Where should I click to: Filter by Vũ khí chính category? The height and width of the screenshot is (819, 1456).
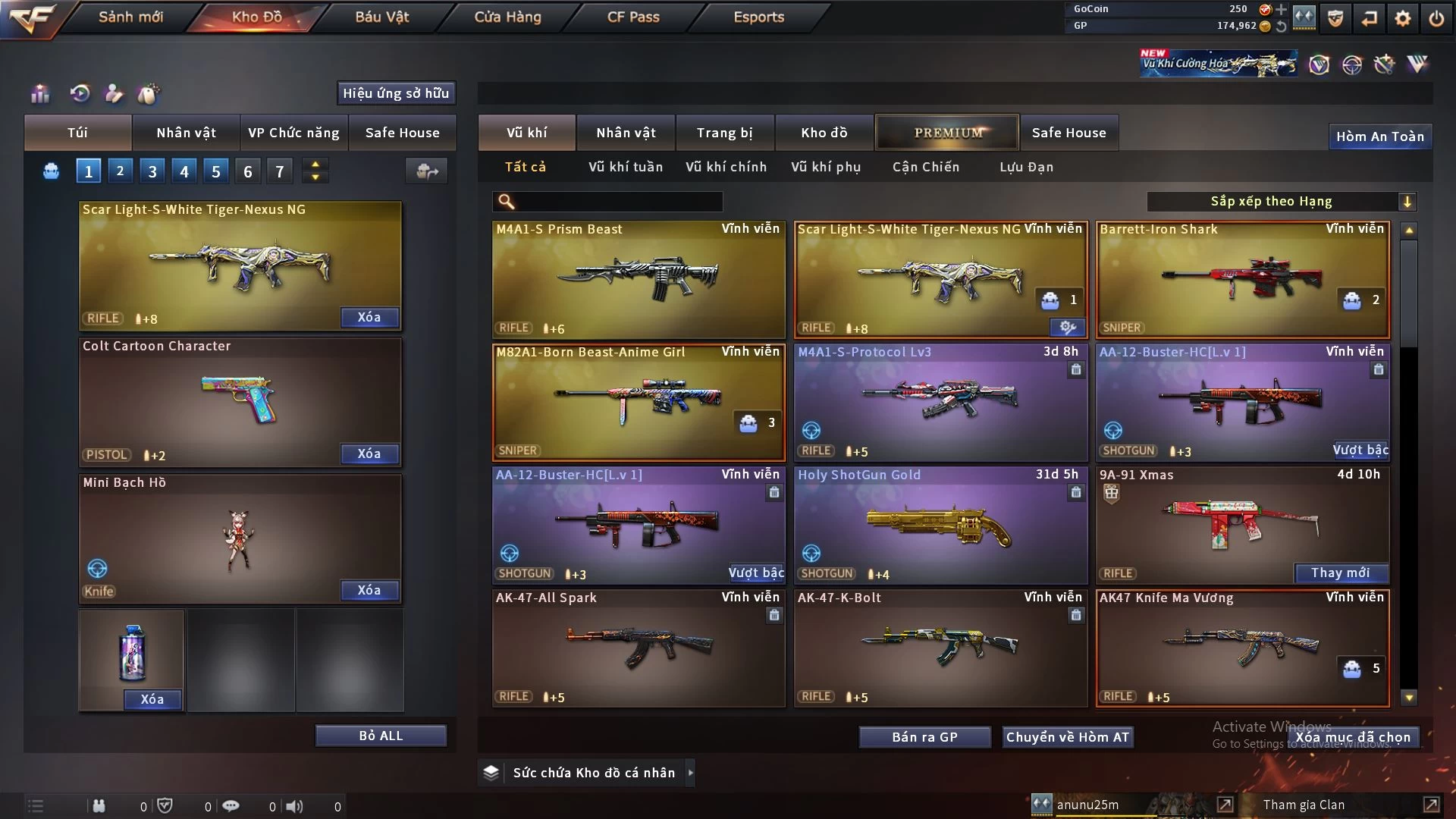tap(726, 167)
